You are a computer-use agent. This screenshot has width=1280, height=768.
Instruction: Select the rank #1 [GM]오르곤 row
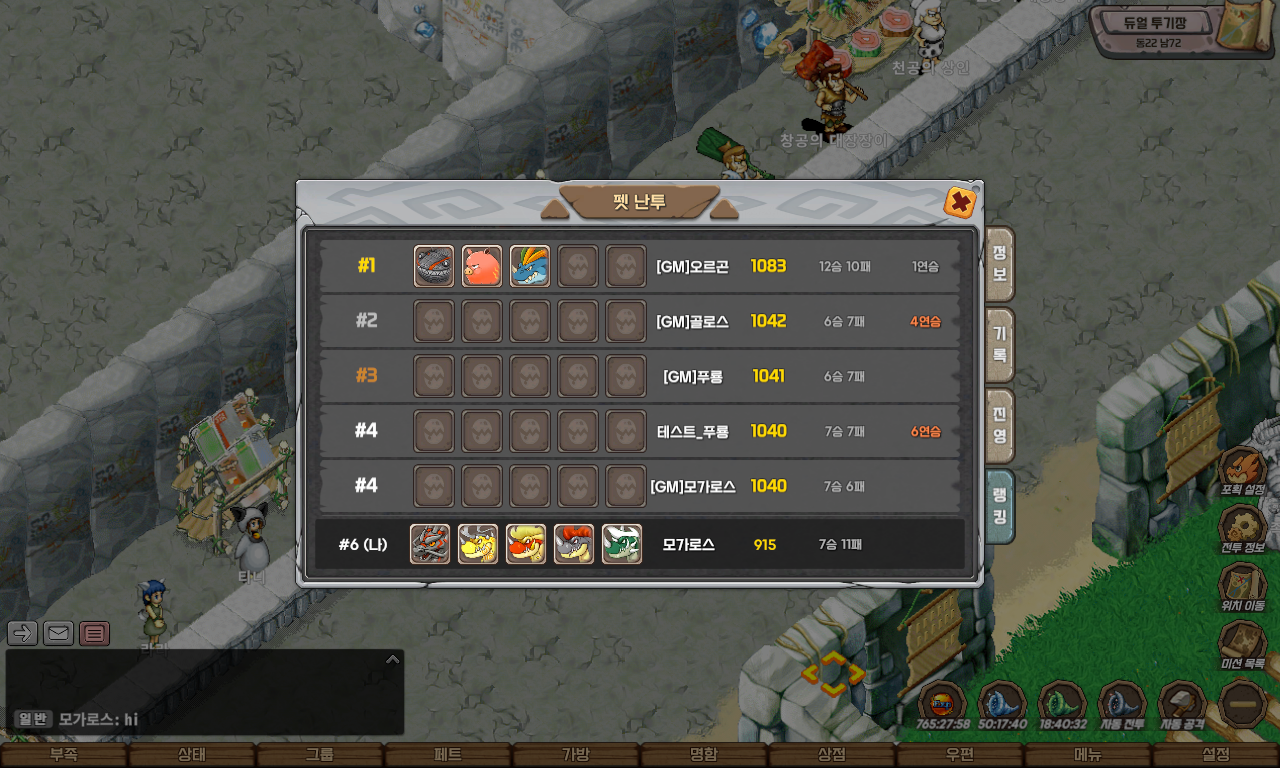click(x=640, y=266)
